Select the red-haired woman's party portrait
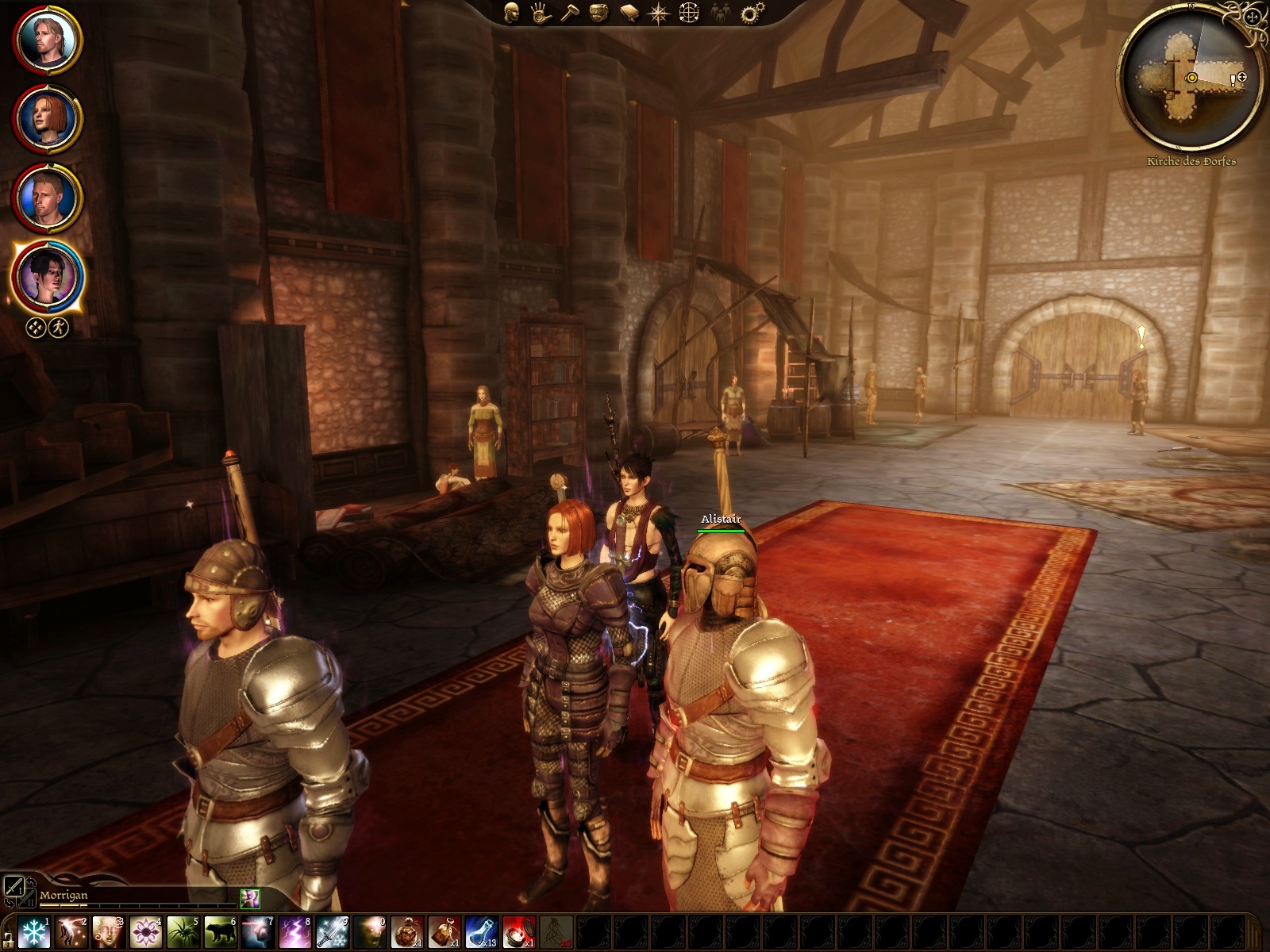The image size is (1270, 952). click(x=47, y=119)
